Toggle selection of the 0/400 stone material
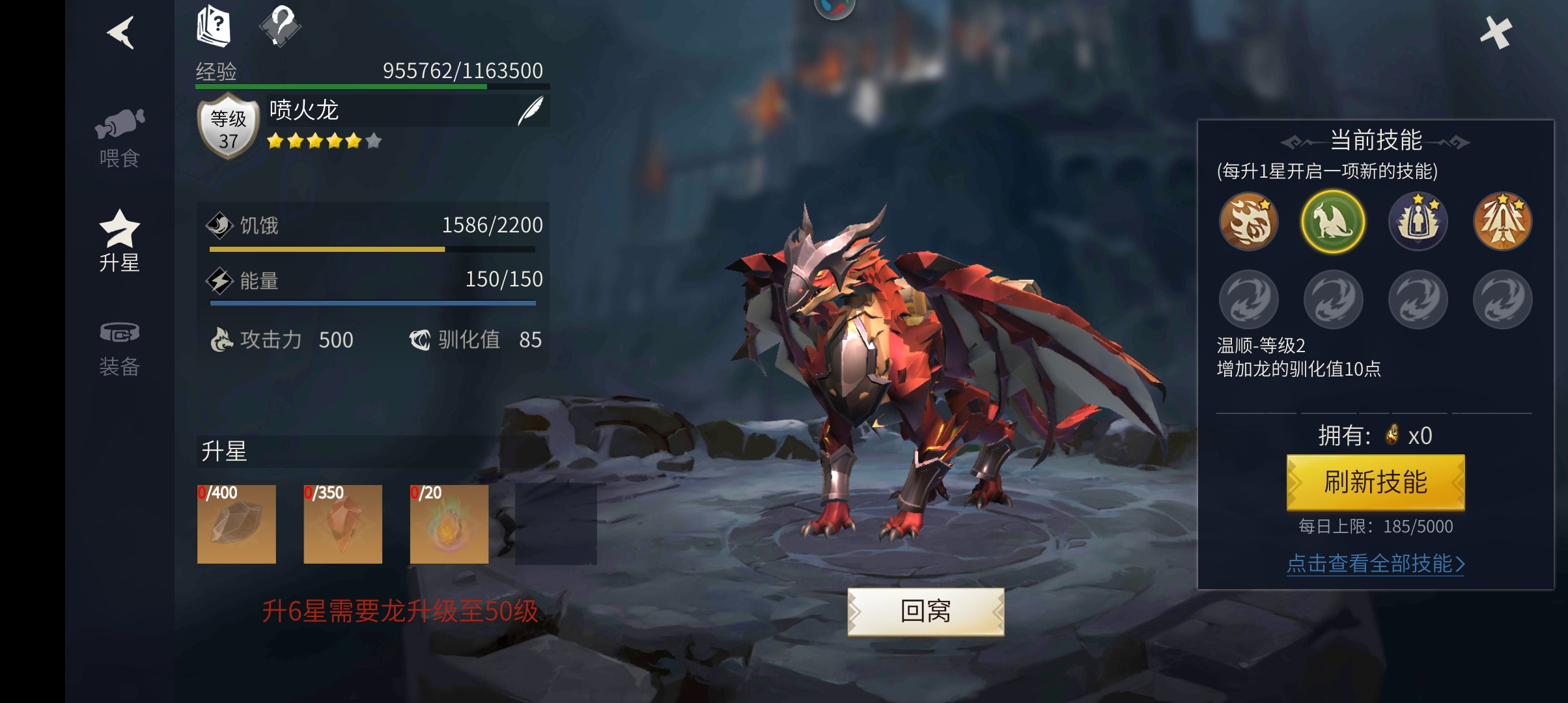 [x=236, y=524]
